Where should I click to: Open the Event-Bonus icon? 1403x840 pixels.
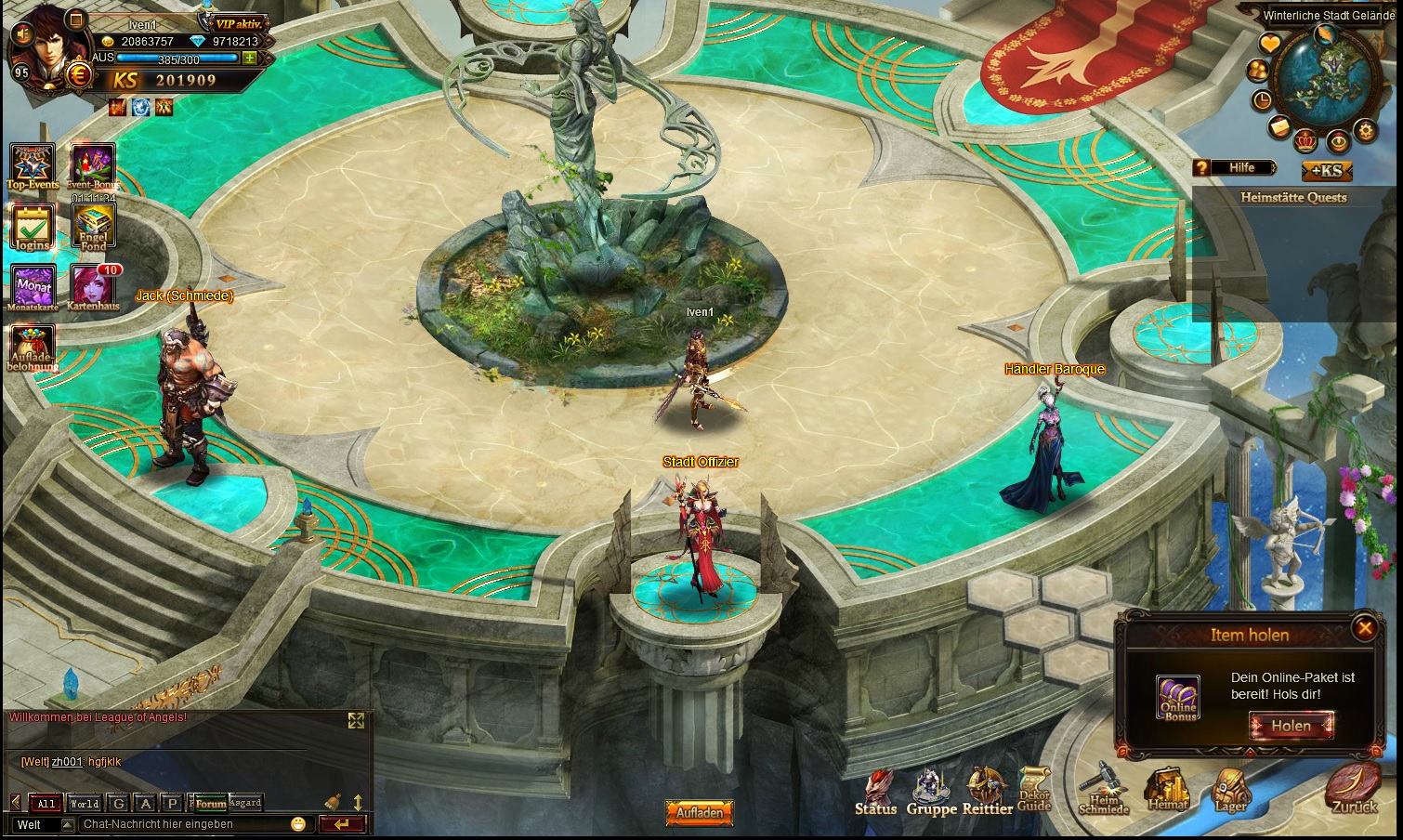click(x=93, y=165)
